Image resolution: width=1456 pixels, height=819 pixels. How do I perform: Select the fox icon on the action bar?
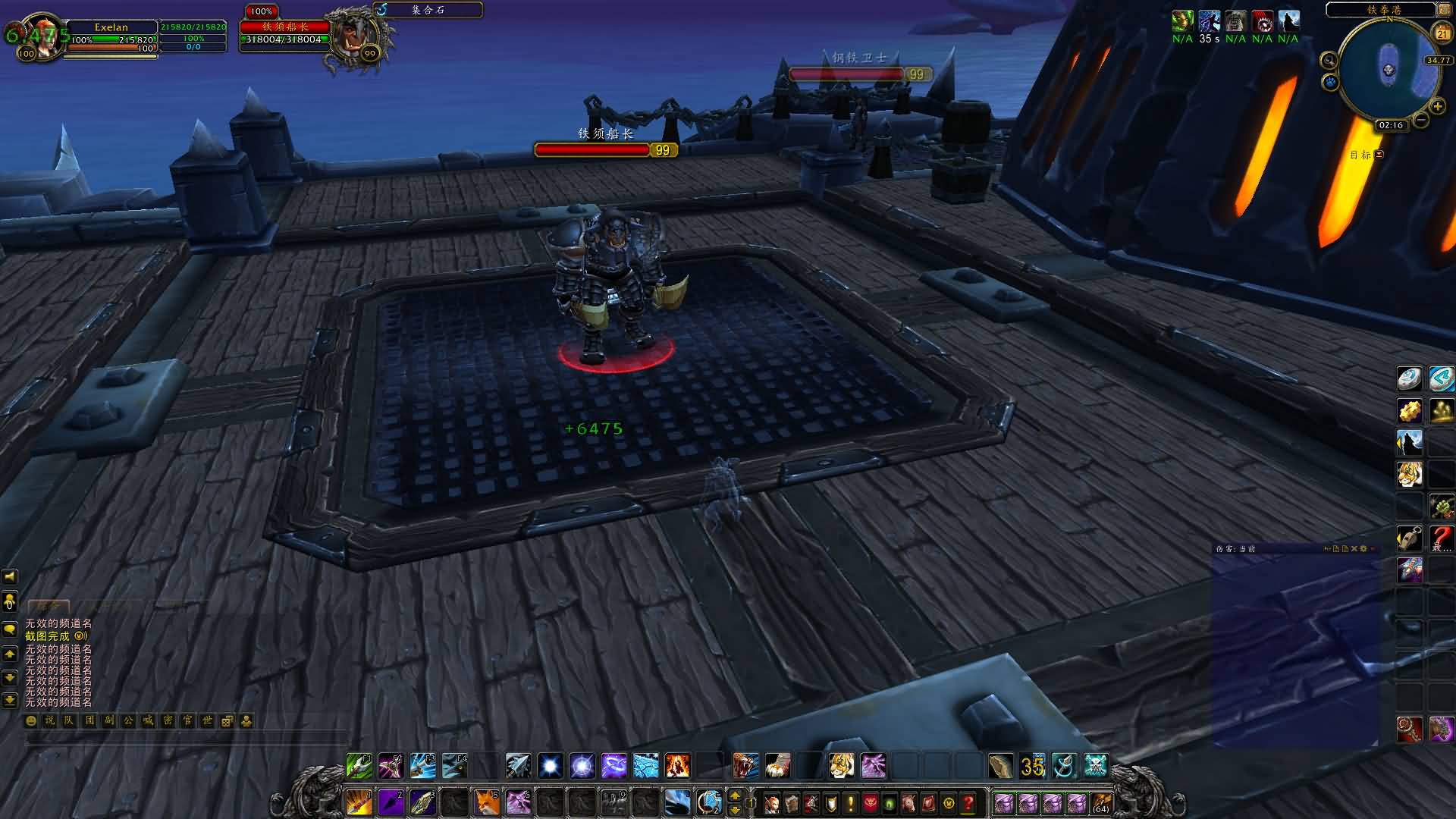pyautogui.click(x=487, y=802)
